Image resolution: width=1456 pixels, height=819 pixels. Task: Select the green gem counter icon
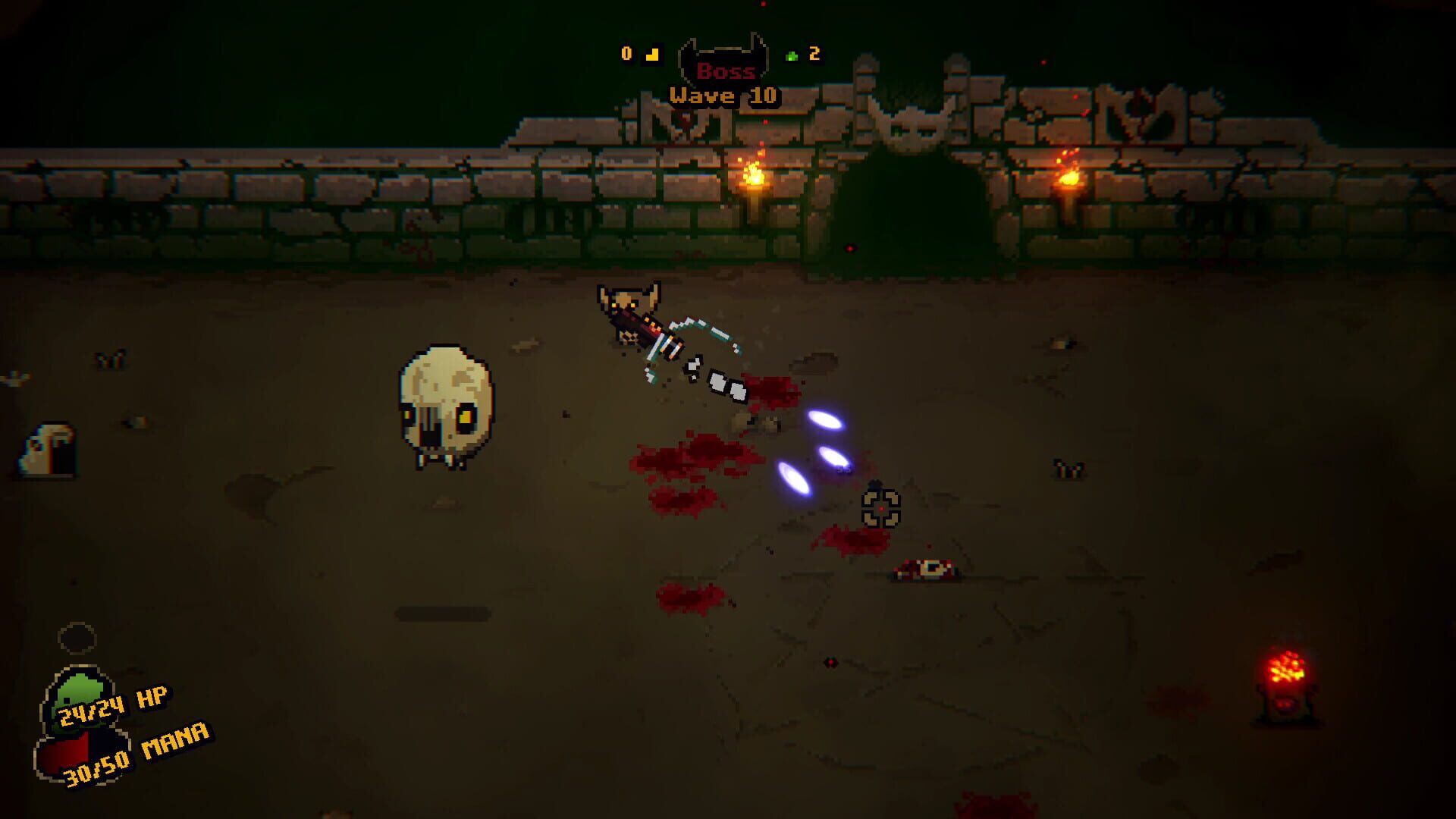[x=791, y=55]
